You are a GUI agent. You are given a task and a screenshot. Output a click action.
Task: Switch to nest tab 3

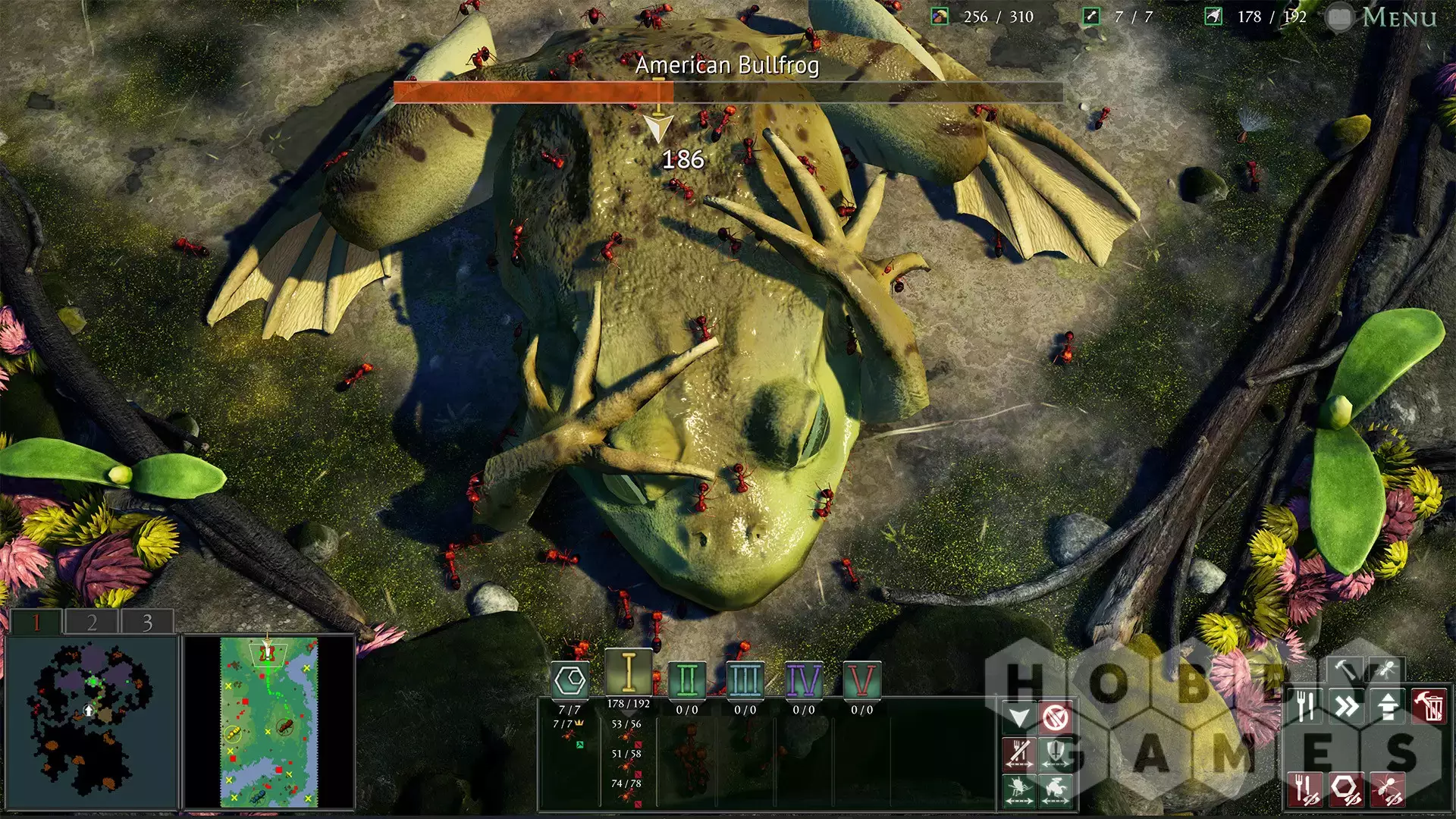pos(147,623)
